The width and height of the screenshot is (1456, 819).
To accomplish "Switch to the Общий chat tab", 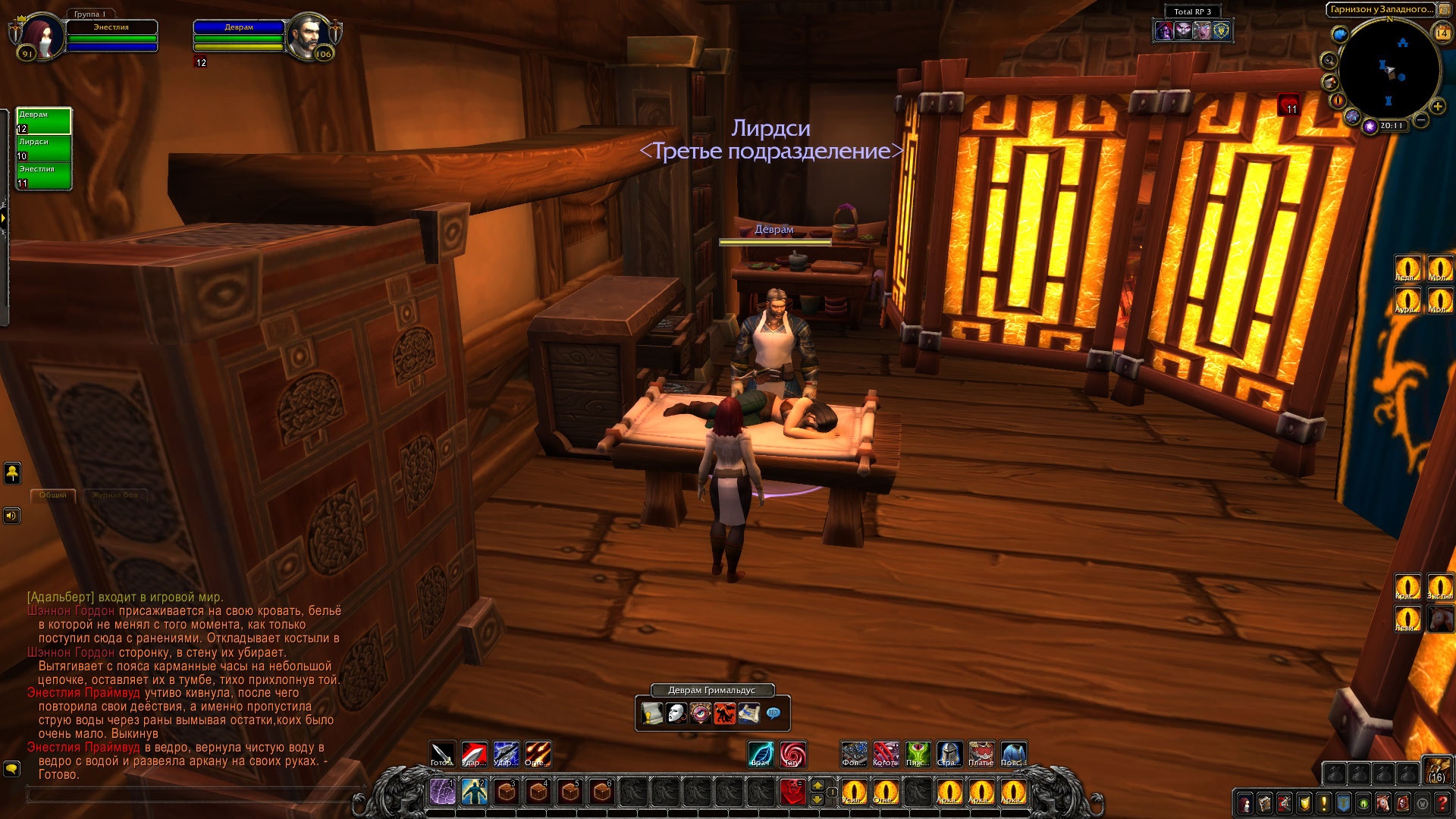I will coord(53,495).
